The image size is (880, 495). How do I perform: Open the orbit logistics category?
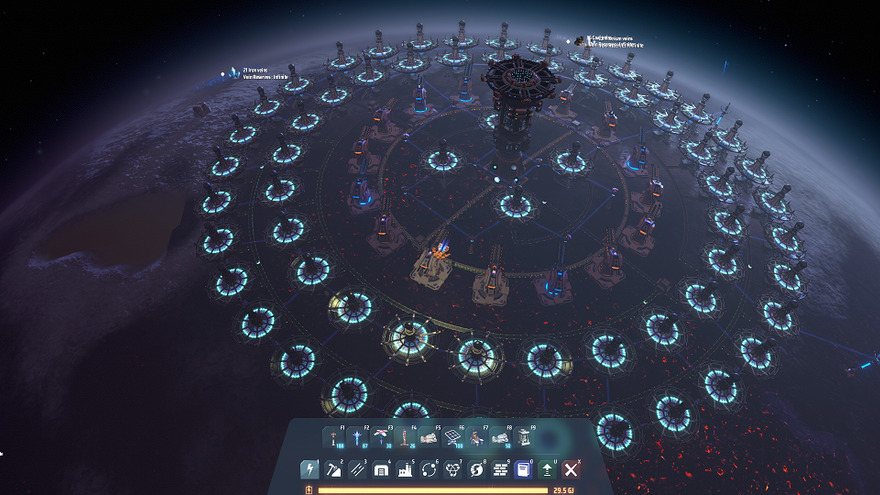tap(429, 469)
